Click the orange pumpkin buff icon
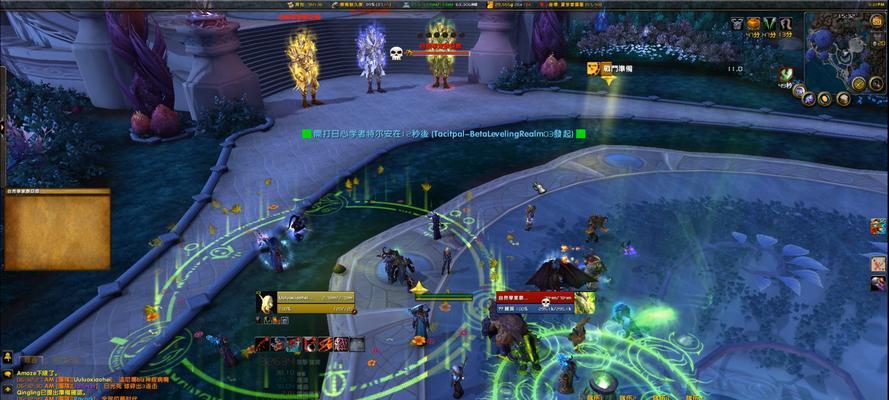Image resolution: width=889 pixels, height=400 pixels. (753, 23)
